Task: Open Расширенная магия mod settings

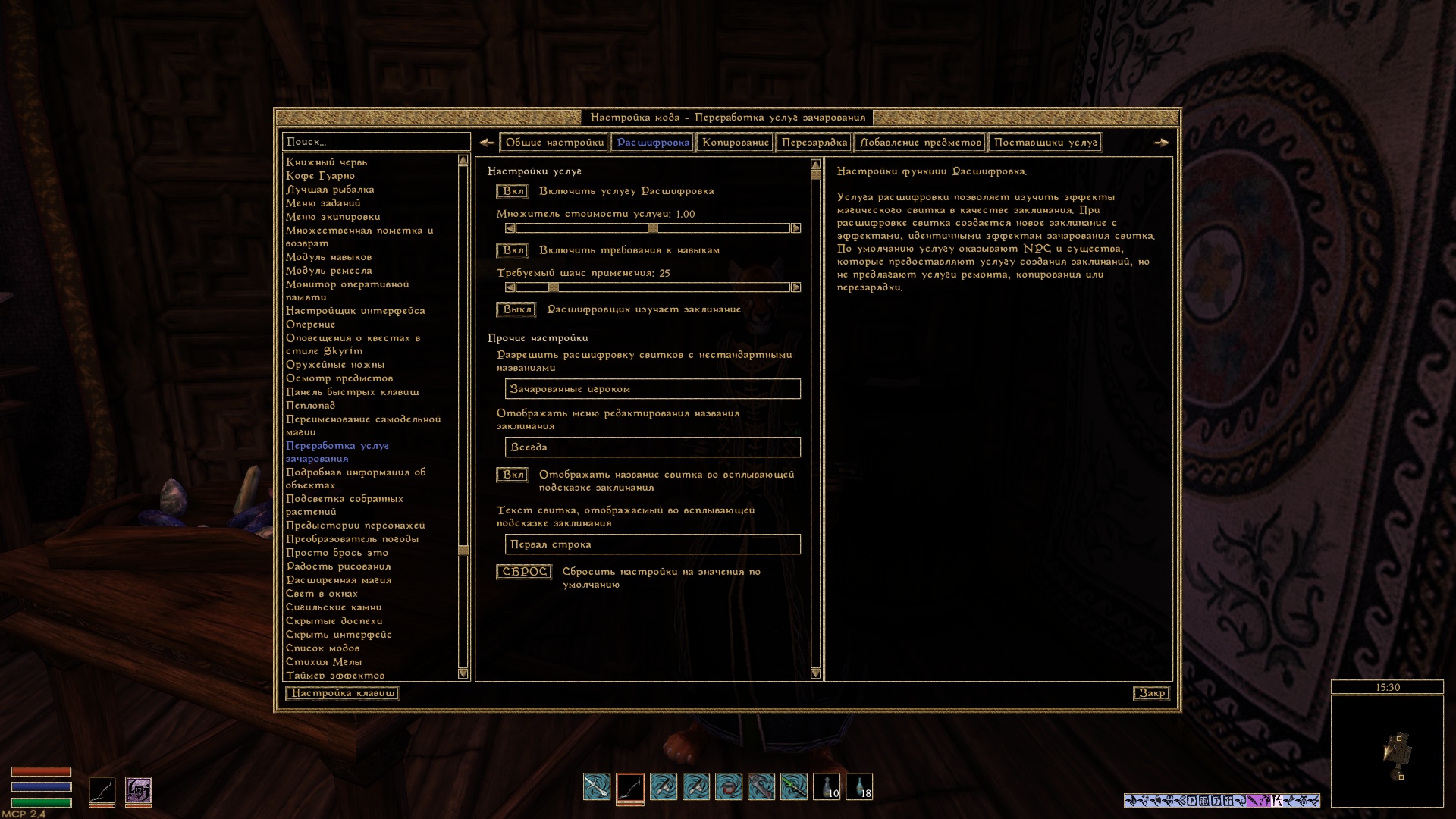Action: (338, 580)
